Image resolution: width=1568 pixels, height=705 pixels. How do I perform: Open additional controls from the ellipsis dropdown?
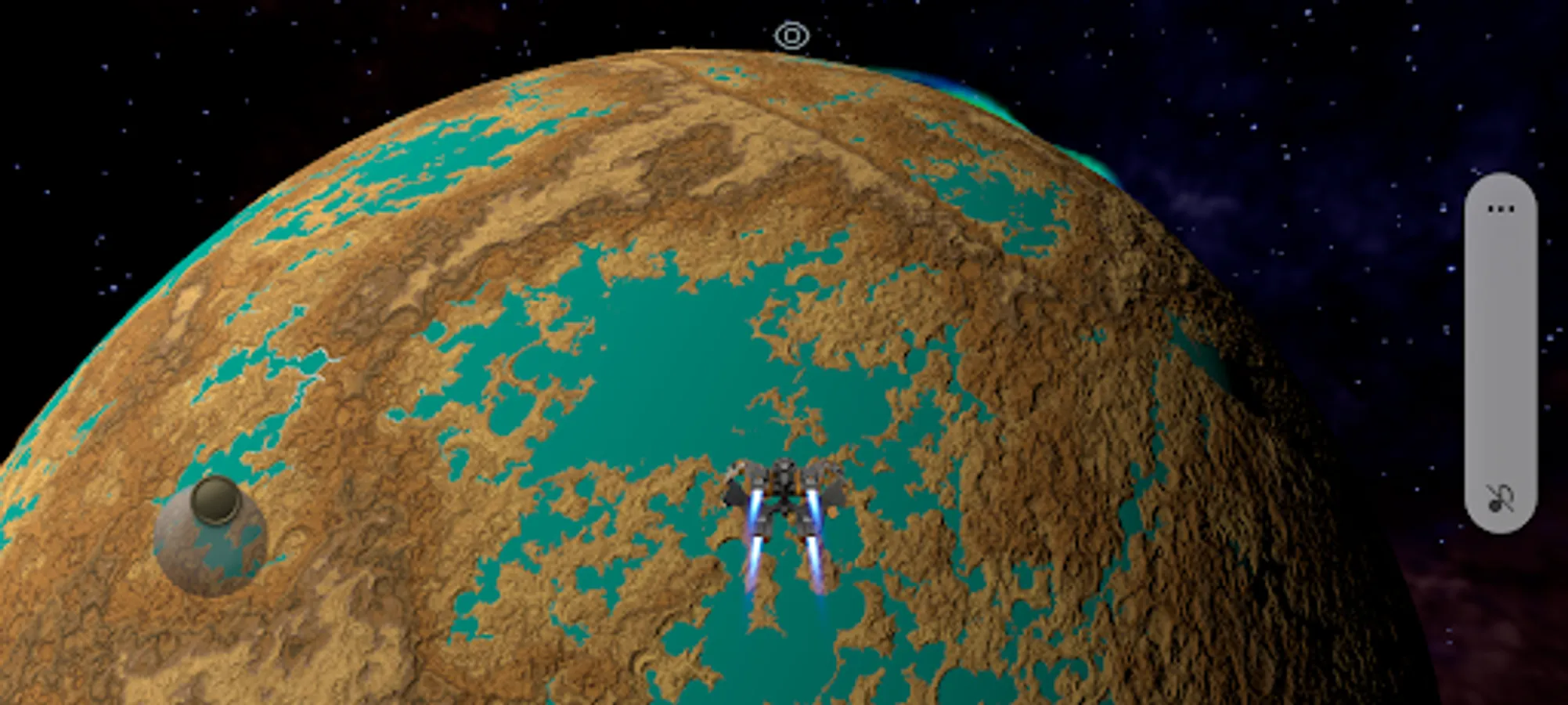click(x=1501, y=208)
